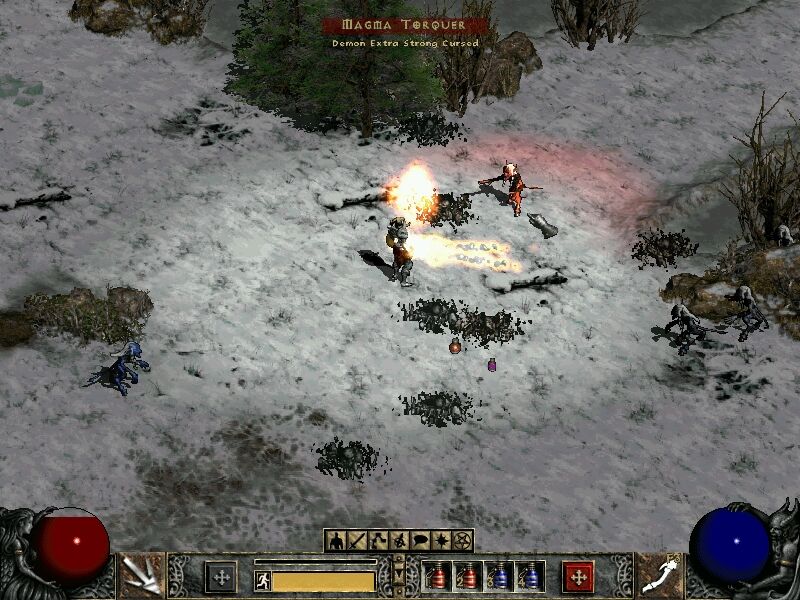The height and width of the screenshot is (600, 800).
Task: Use the red healing potion in belt slot 2
Action: (466, 577)
